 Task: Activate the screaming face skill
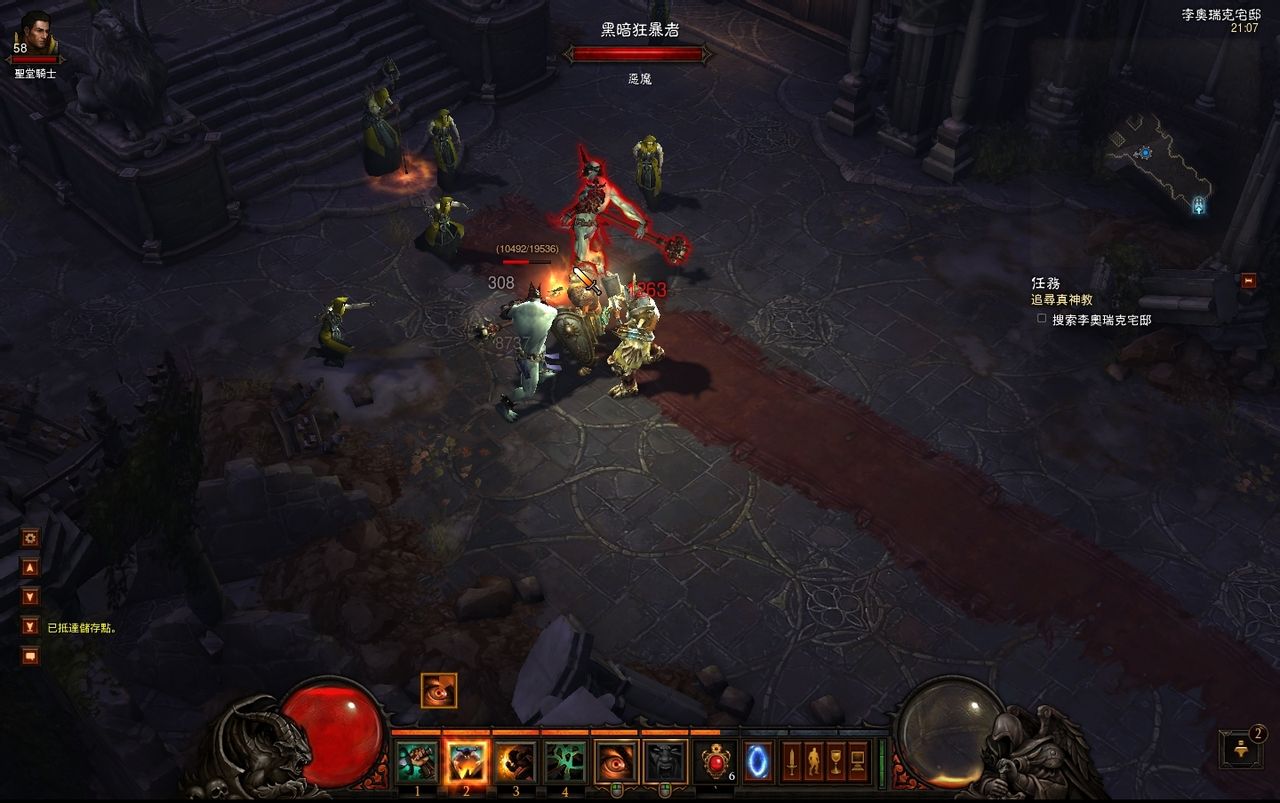[x=666, y=762]
